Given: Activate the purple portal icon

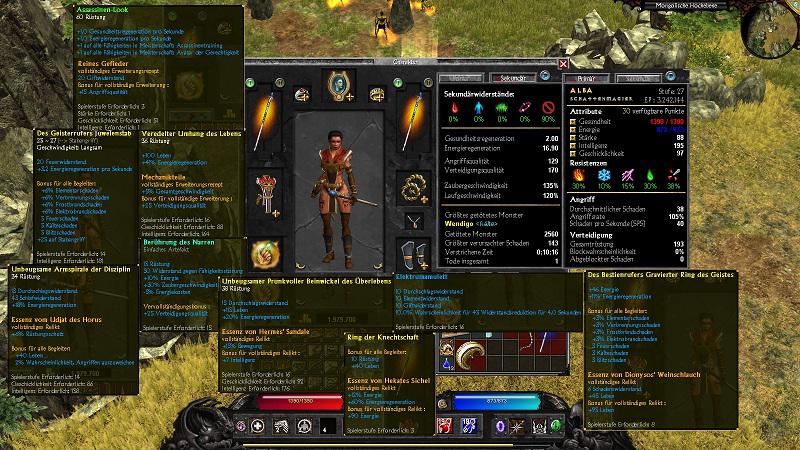Looking at the screenshot, I should point(499,425).
